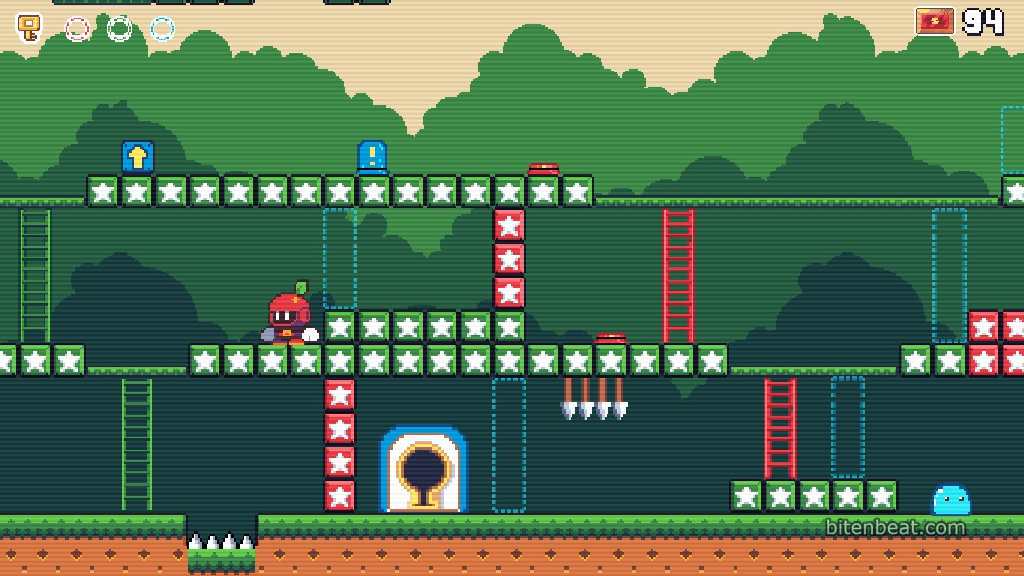Select the green ring collectible slot
The image size is (1024, 576).
[120, 28]
